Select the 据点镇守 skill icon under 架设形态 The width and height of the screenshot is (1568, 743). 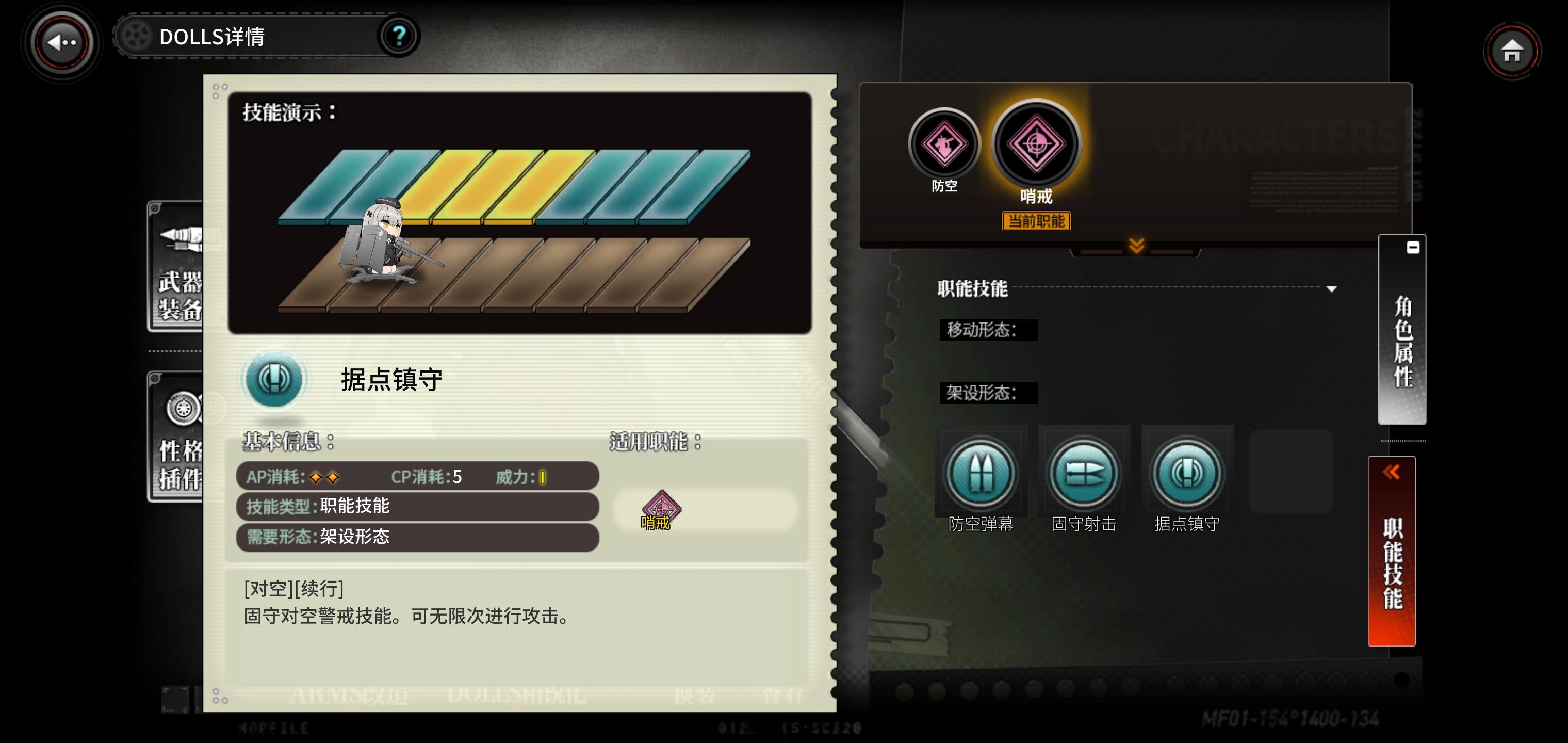pyautogui.click(x=1186, y=472)
